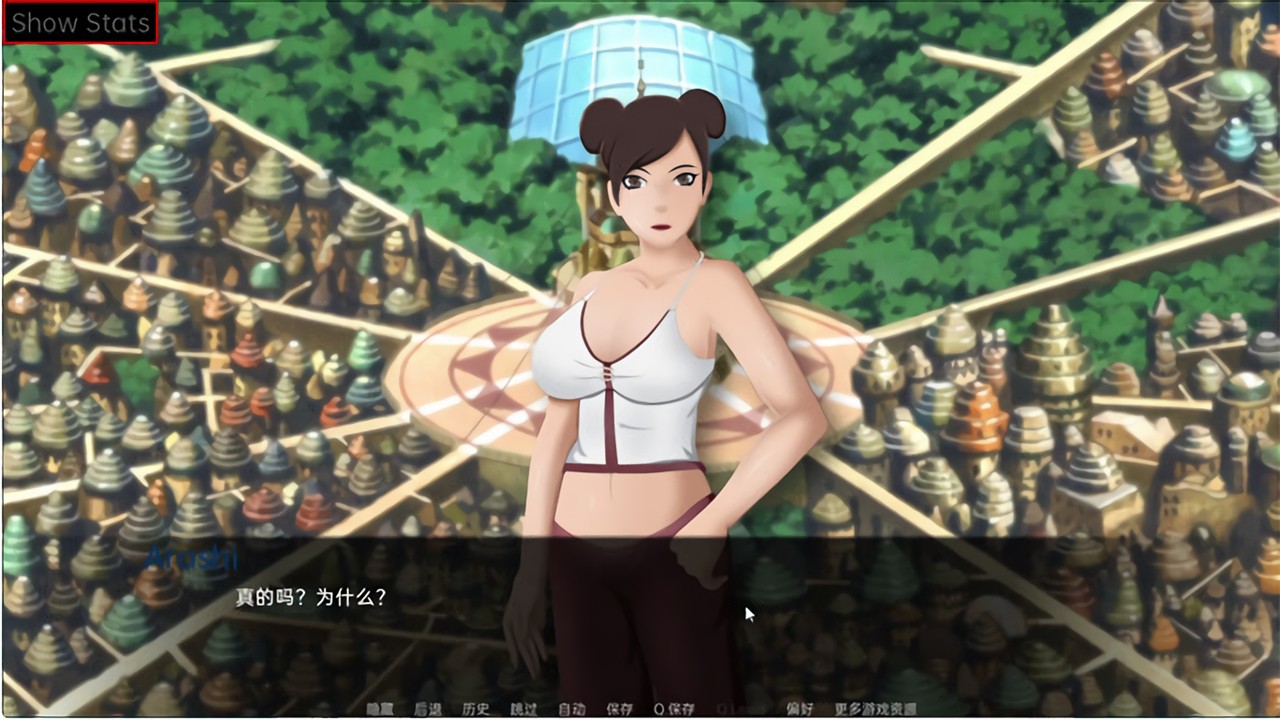Open the Show Stats panel
Screen dimensions: 1280x720
[x=80, y=23]
